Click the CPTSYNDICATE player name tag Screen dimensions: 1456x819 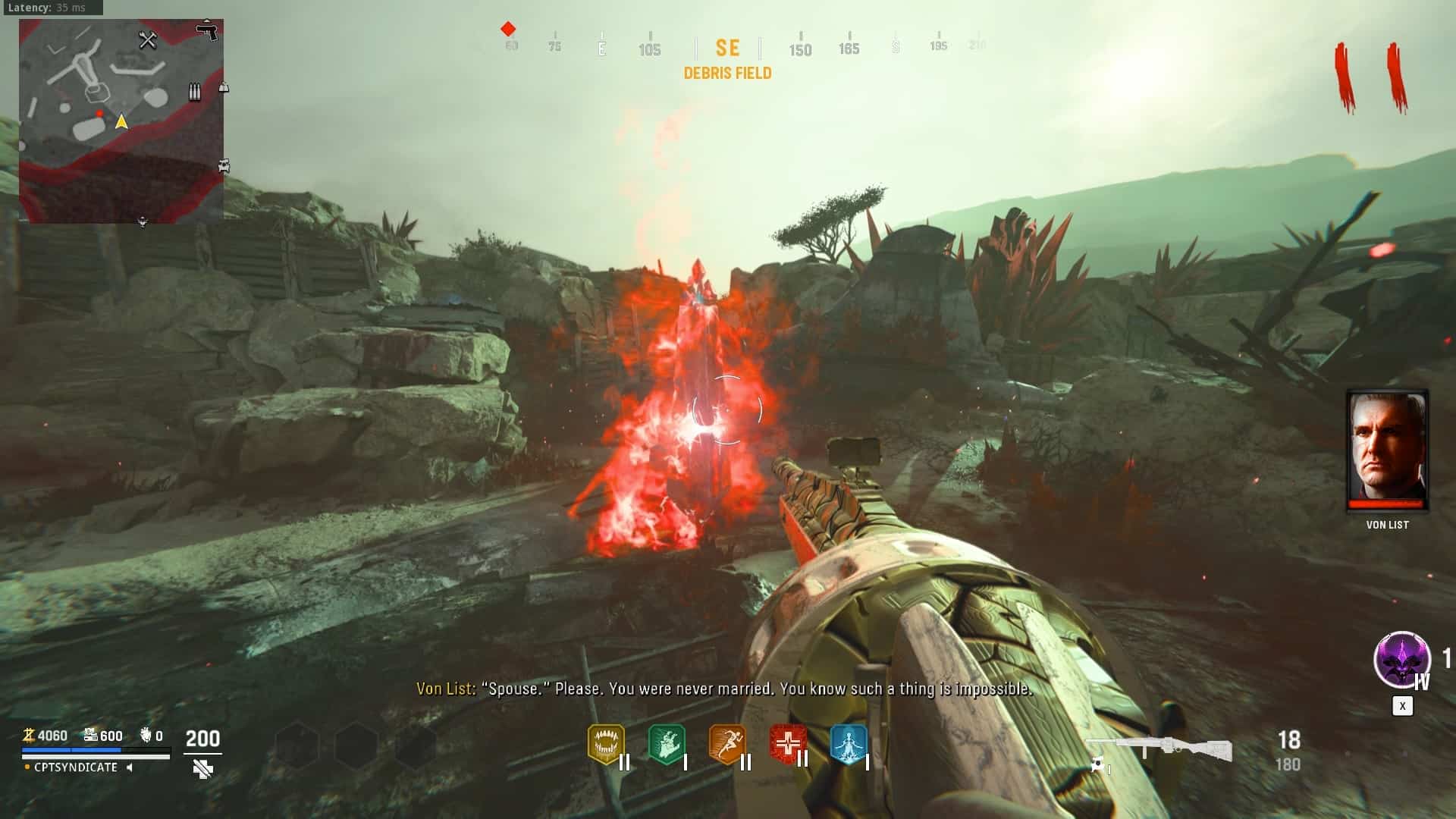[x=76, y=767]
